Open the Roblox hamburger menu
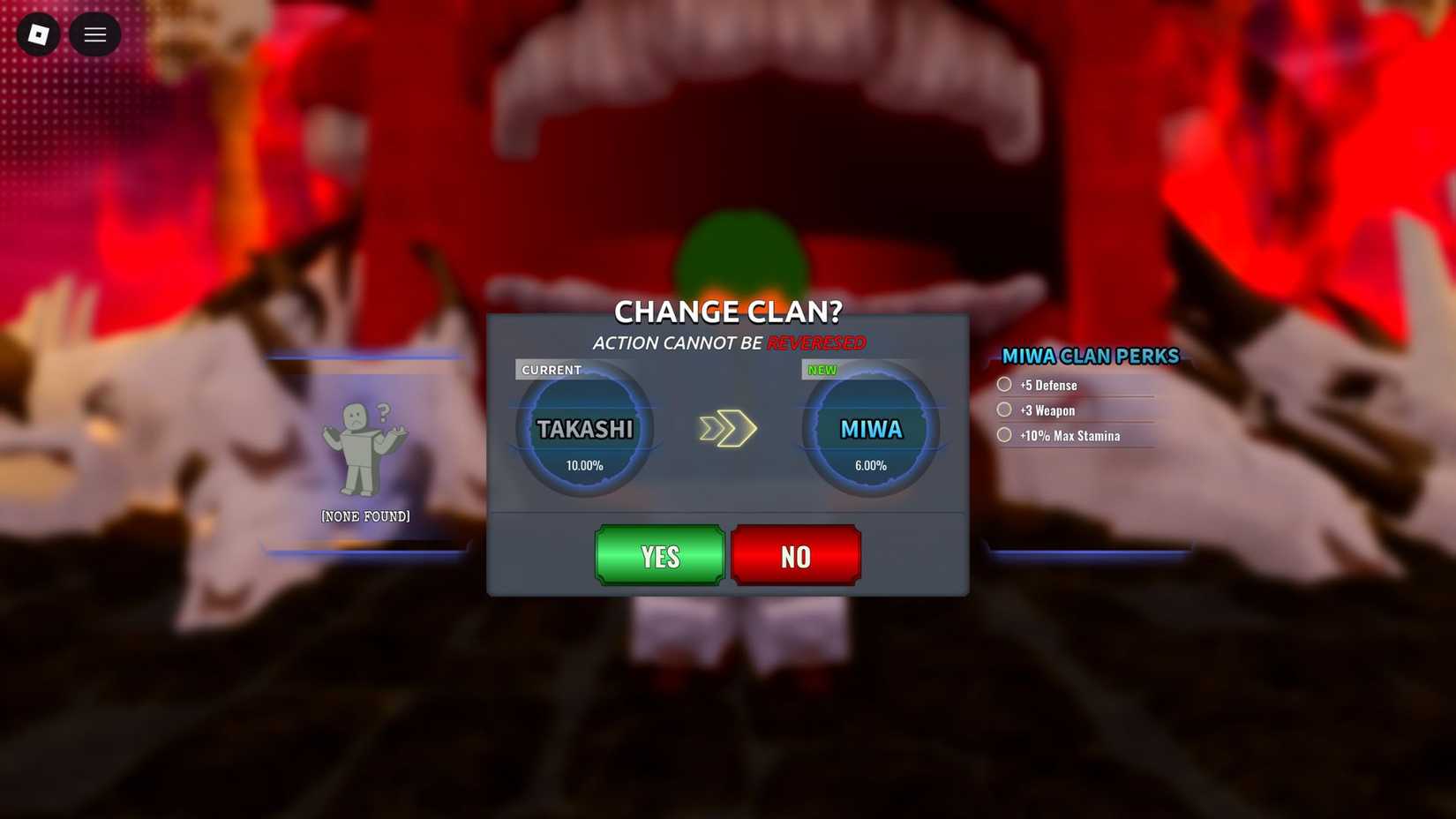Screen dimensions: 1456x819 point(94,34)
